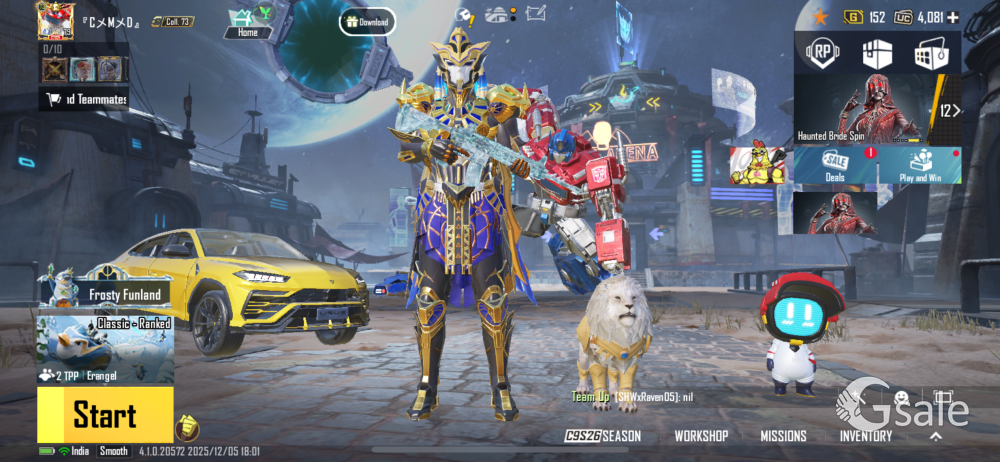Open the Play and Win tile
Viewport: 1000px width, 462px height.
point(921,165)
